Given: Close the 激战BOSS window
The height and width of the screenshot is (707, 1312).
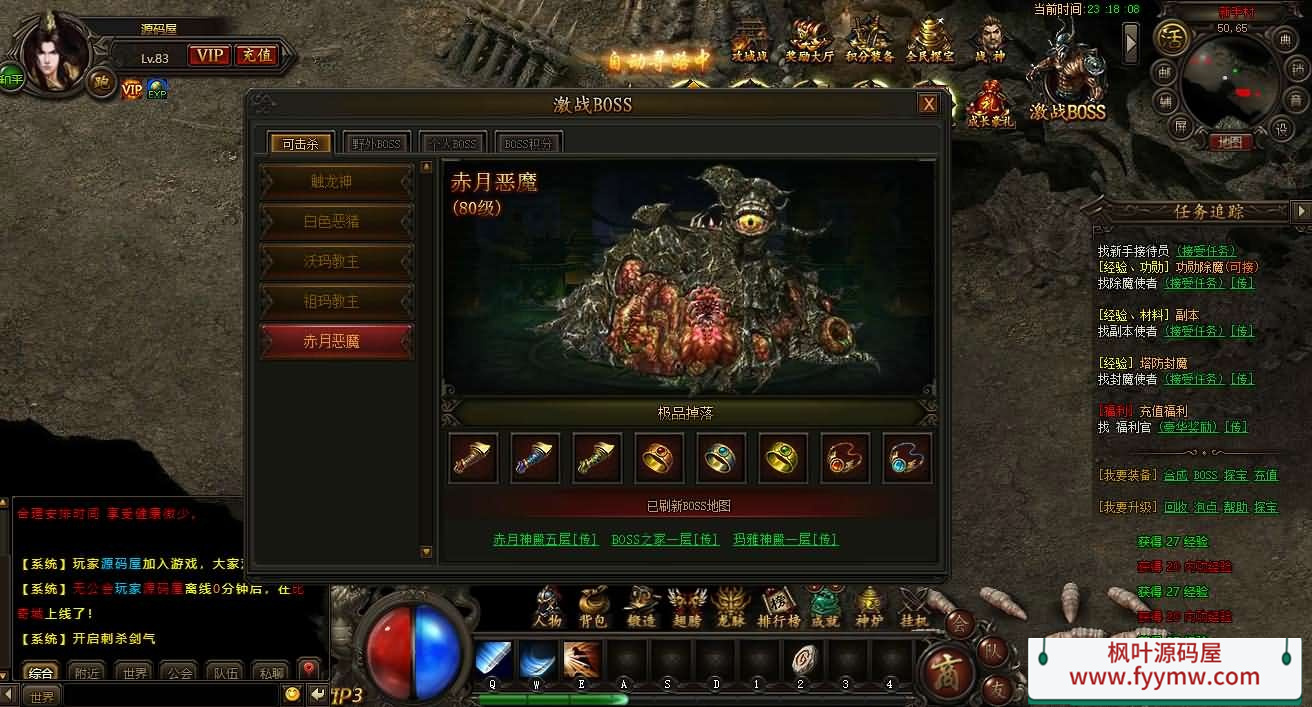Looking at the screenshot, I should point(929,104).
